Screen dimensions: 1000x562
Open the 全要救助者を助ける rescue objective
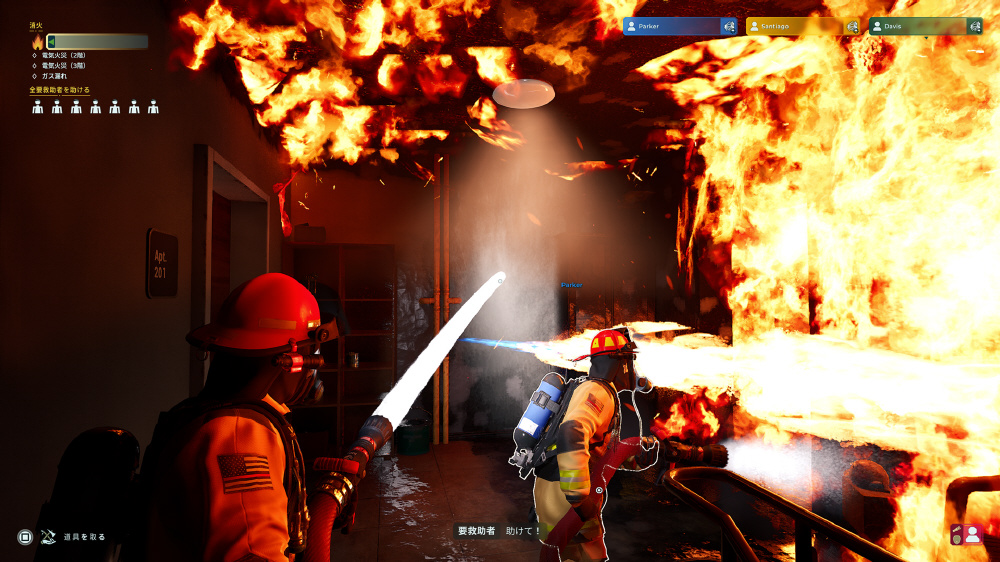[x=60, y=90]
